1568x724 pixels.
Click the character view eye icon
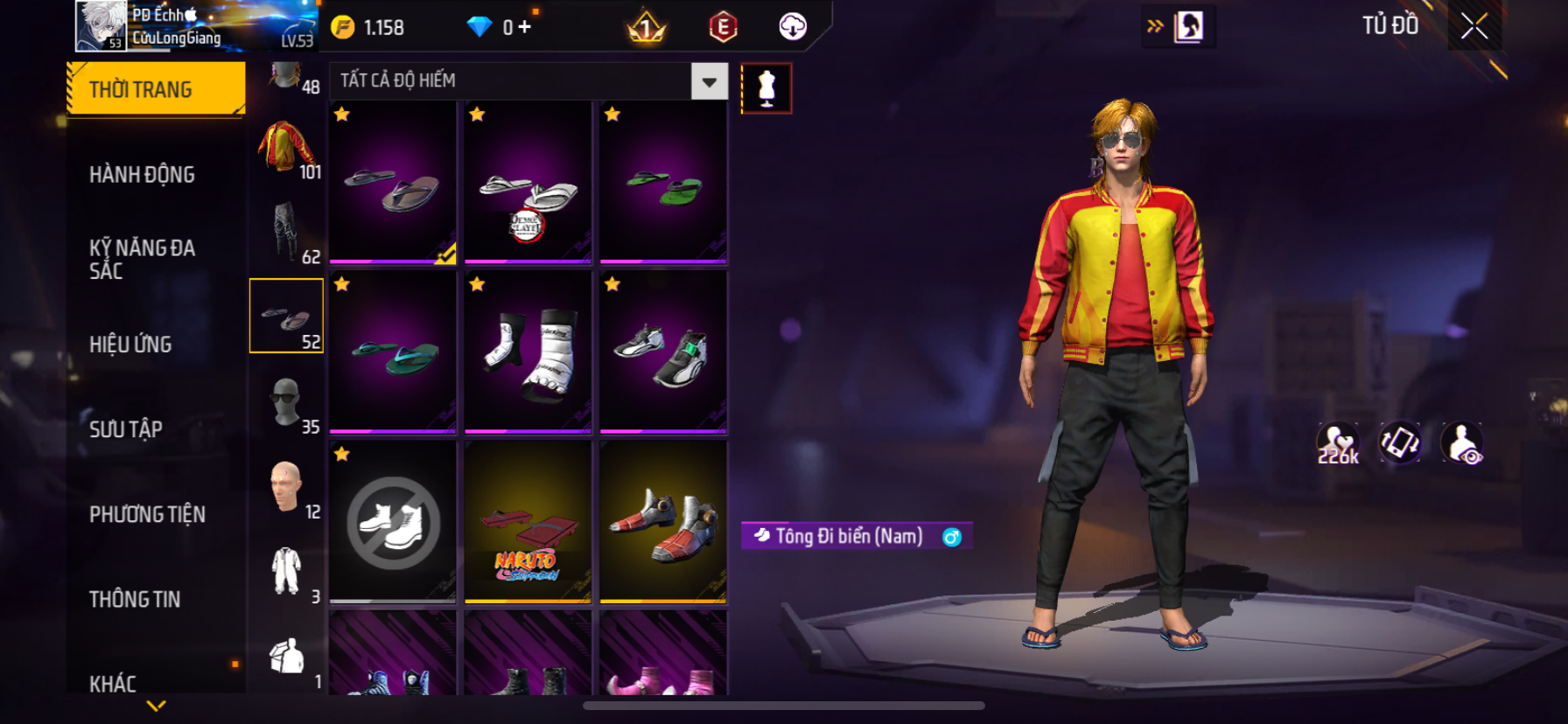tap(1462, 443)
